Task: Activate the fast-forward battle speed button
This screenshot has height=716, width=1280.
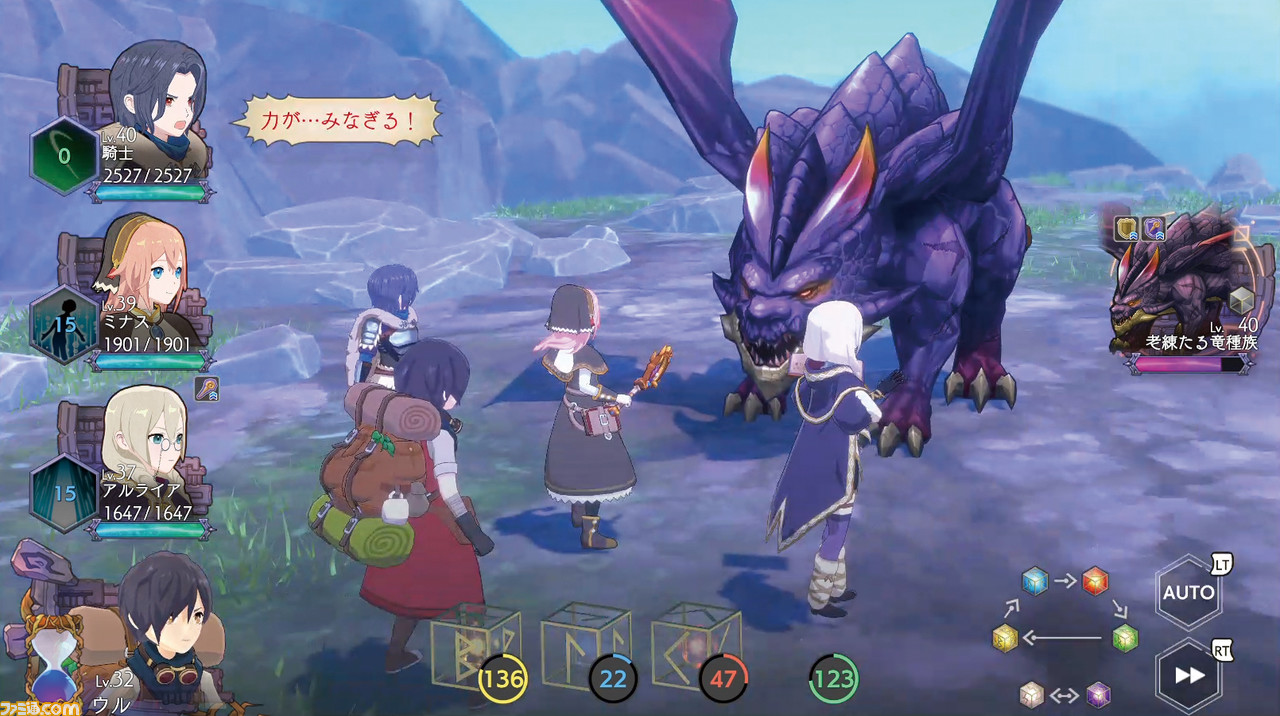Action: [x=1188, y=675]
